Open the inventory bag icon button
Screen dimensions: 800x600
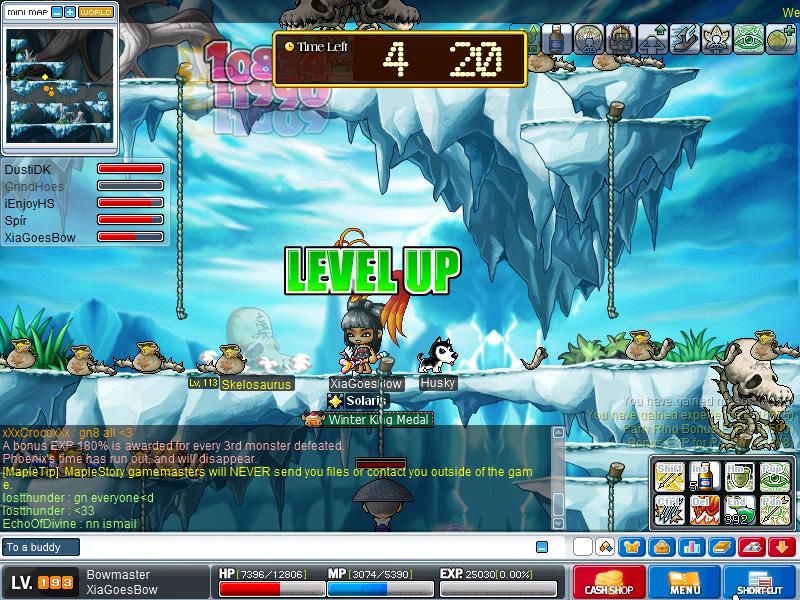661,547
